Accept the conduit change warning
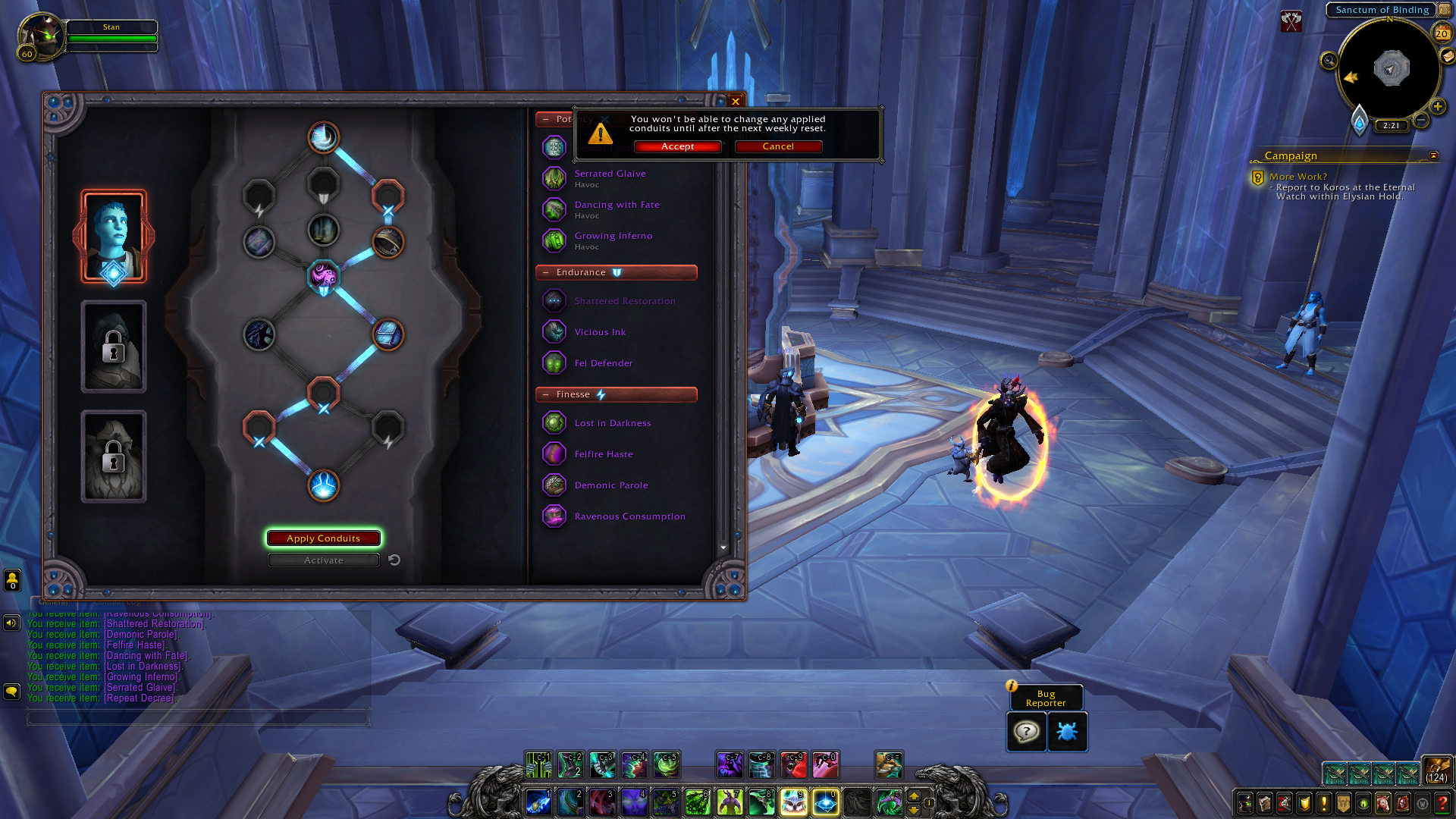 pos(677,146)
